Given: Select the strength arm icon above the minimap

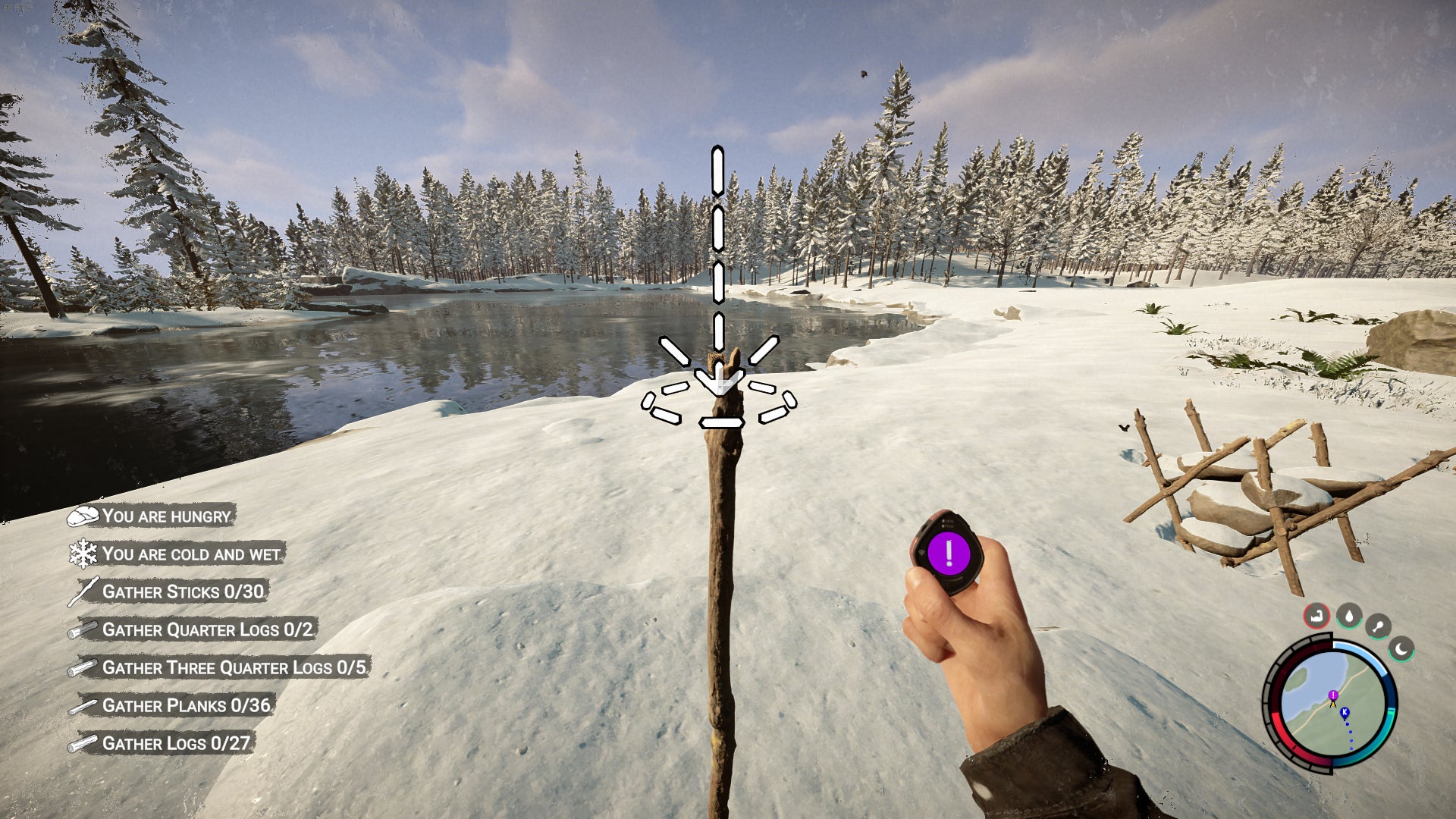Looking at the screenshot, I should pos(1316,616).
